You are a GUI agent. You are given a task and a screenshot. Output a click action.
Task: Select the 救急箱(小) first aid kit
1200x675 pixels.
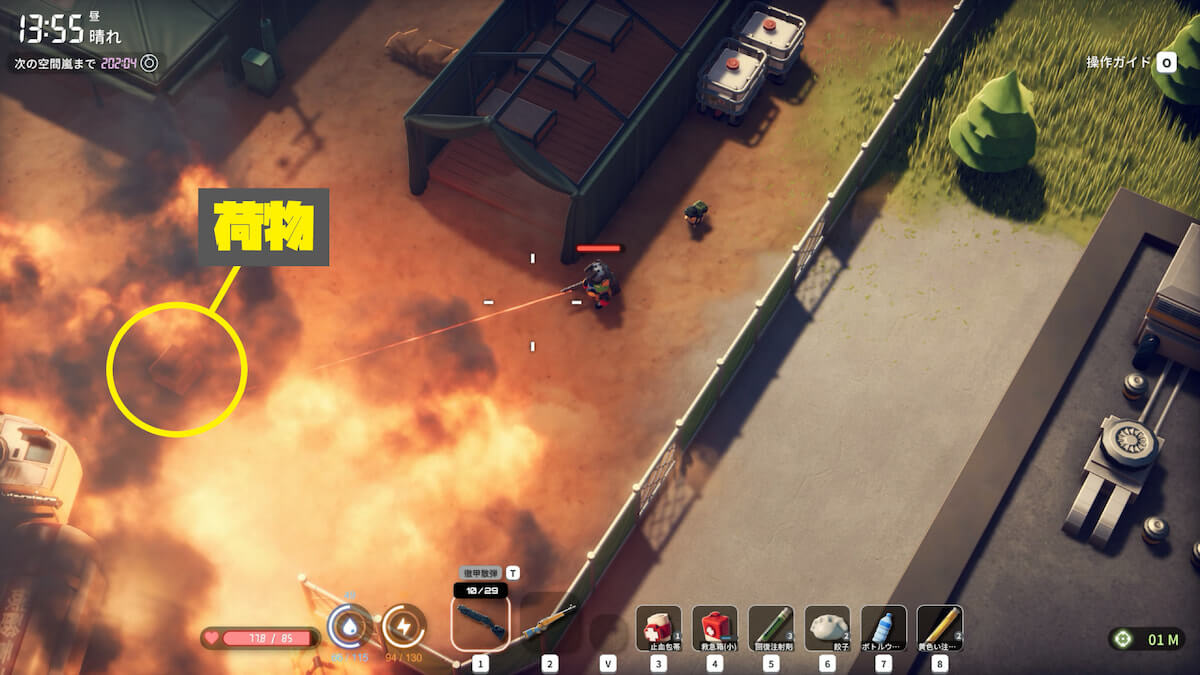[x=714, y=628]
